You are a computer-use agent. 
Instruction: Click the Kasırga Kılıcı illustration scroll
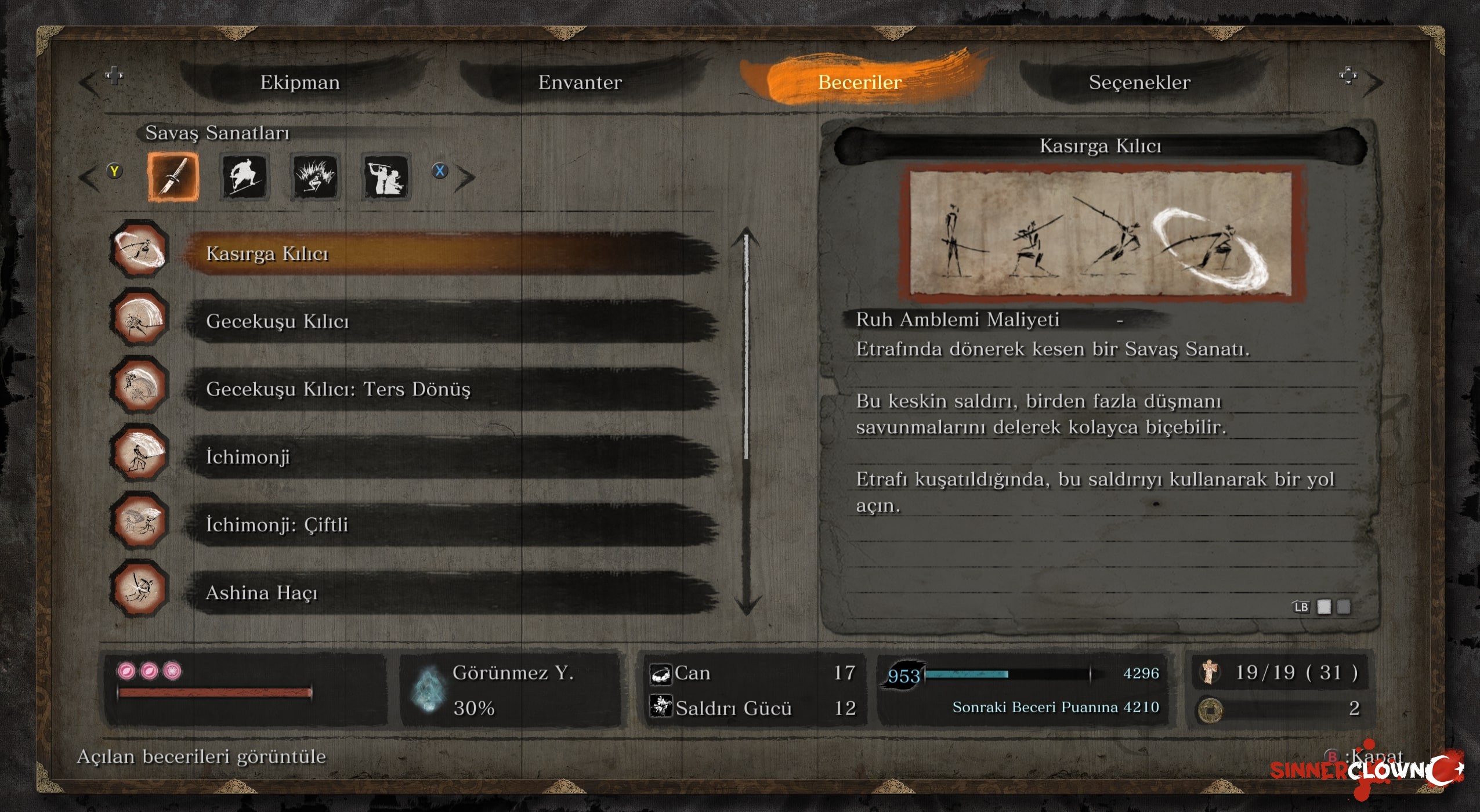pyautogui.click(x=1101, y=233)
